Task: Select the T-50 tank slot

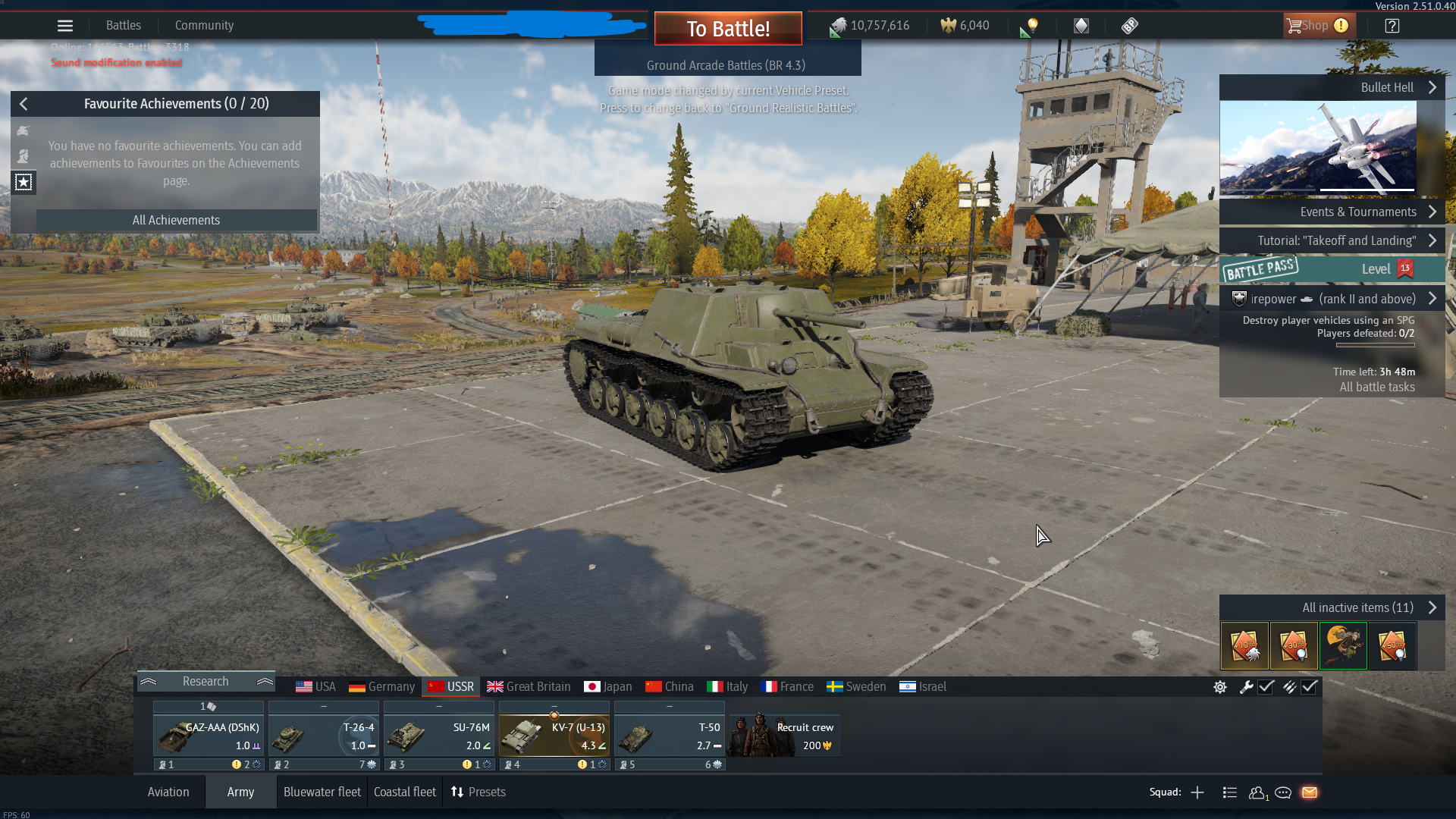Action: [x=669, y=735]
